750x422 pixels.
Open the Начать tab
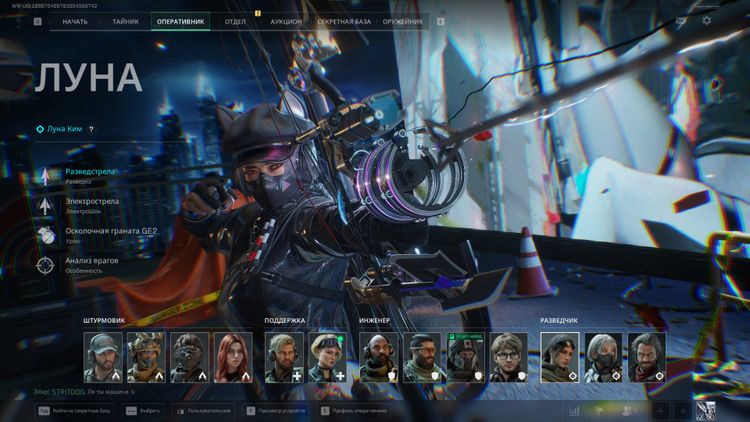point(75,20)
